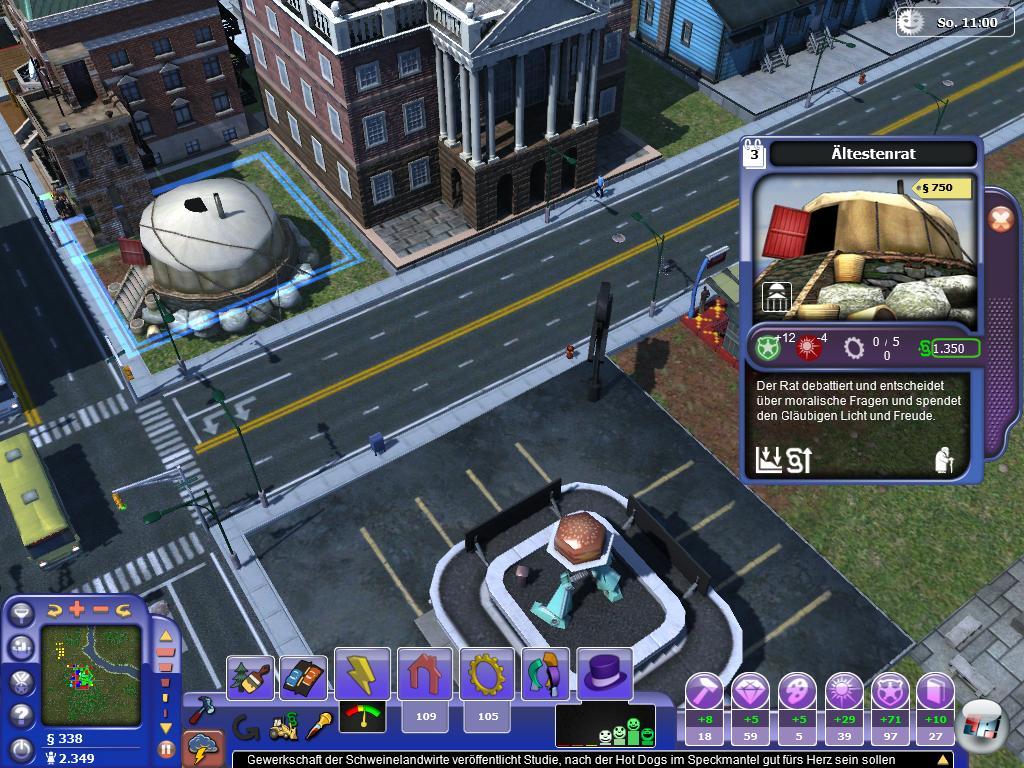Zoom out with the orange minus button
Image resolution: width=1024 pixels, height=768 pixels.
tap(101, 609)
